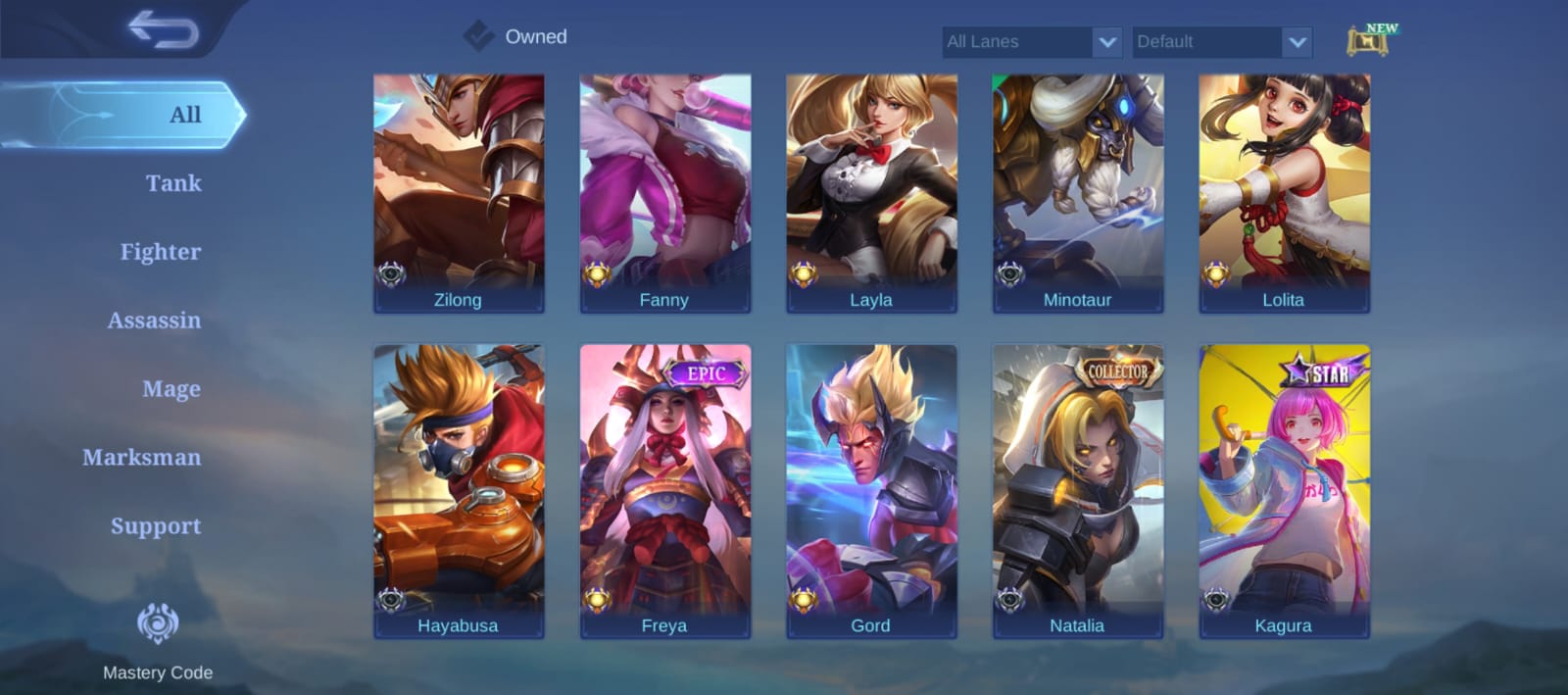Choose the Fanny hero card

click(x=665, y=193)
